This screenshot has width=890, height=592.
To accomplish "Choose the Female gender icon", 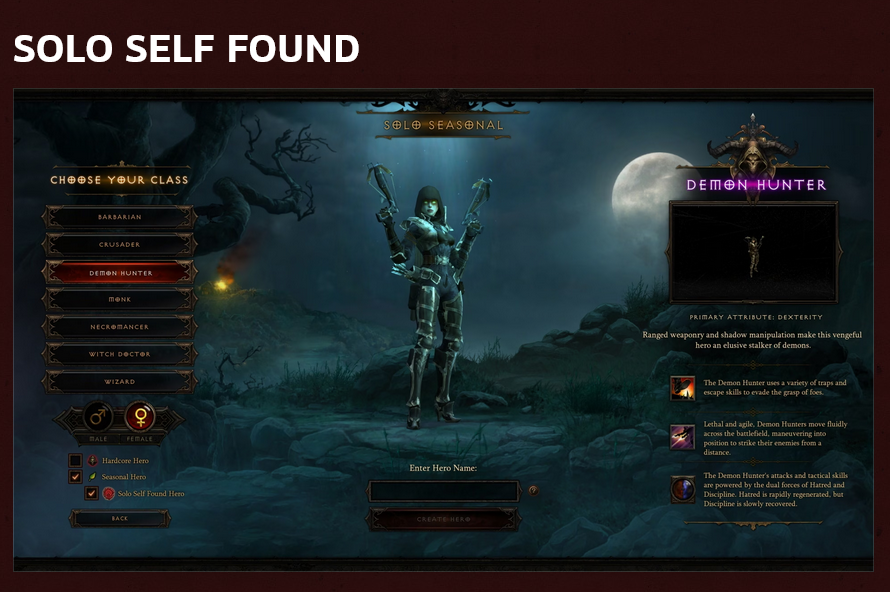I will tap(140, 415).
